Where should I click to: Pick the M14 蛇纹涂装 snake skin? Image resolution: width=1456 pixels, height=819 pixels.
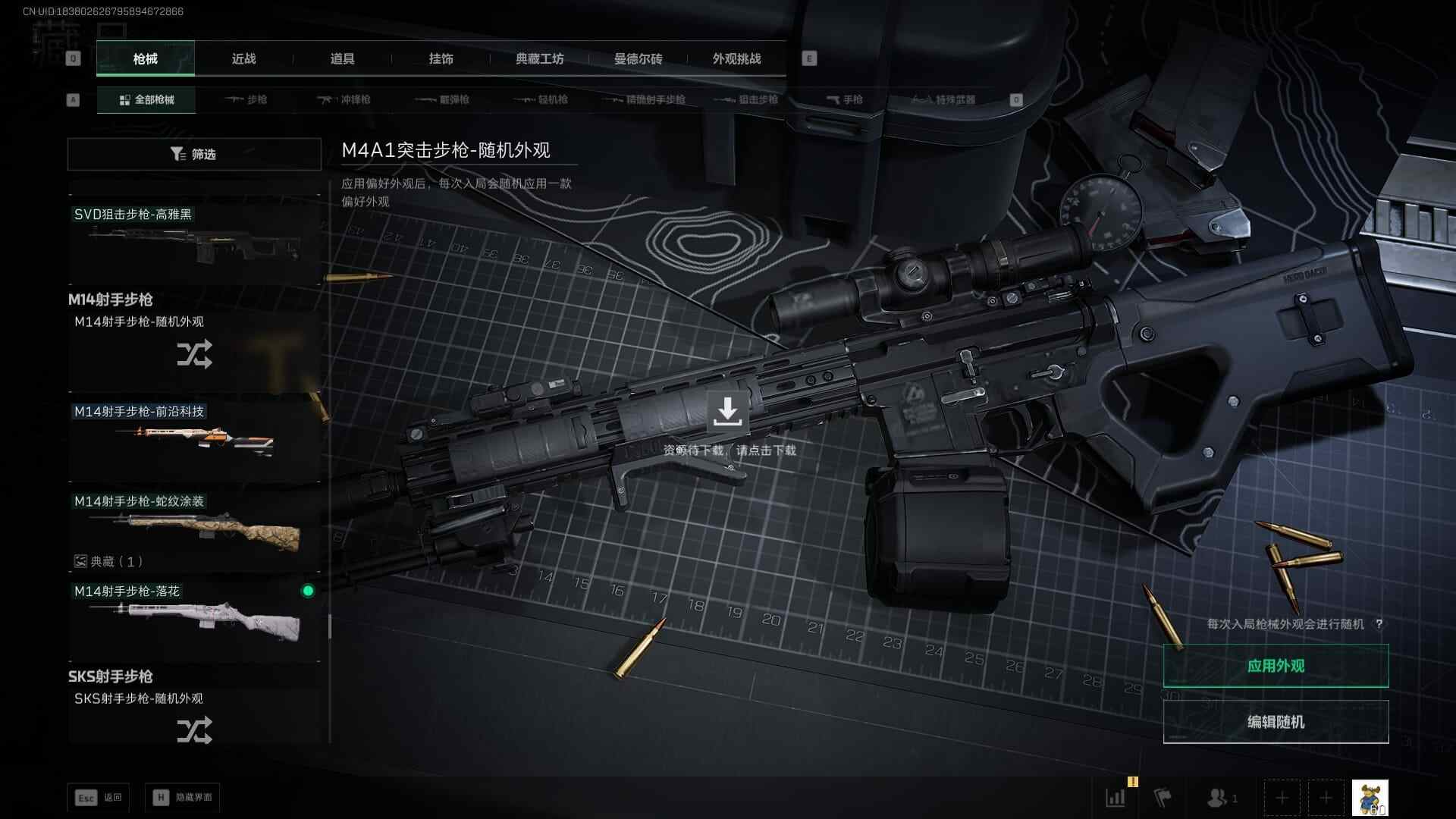(x=194, y=527)
